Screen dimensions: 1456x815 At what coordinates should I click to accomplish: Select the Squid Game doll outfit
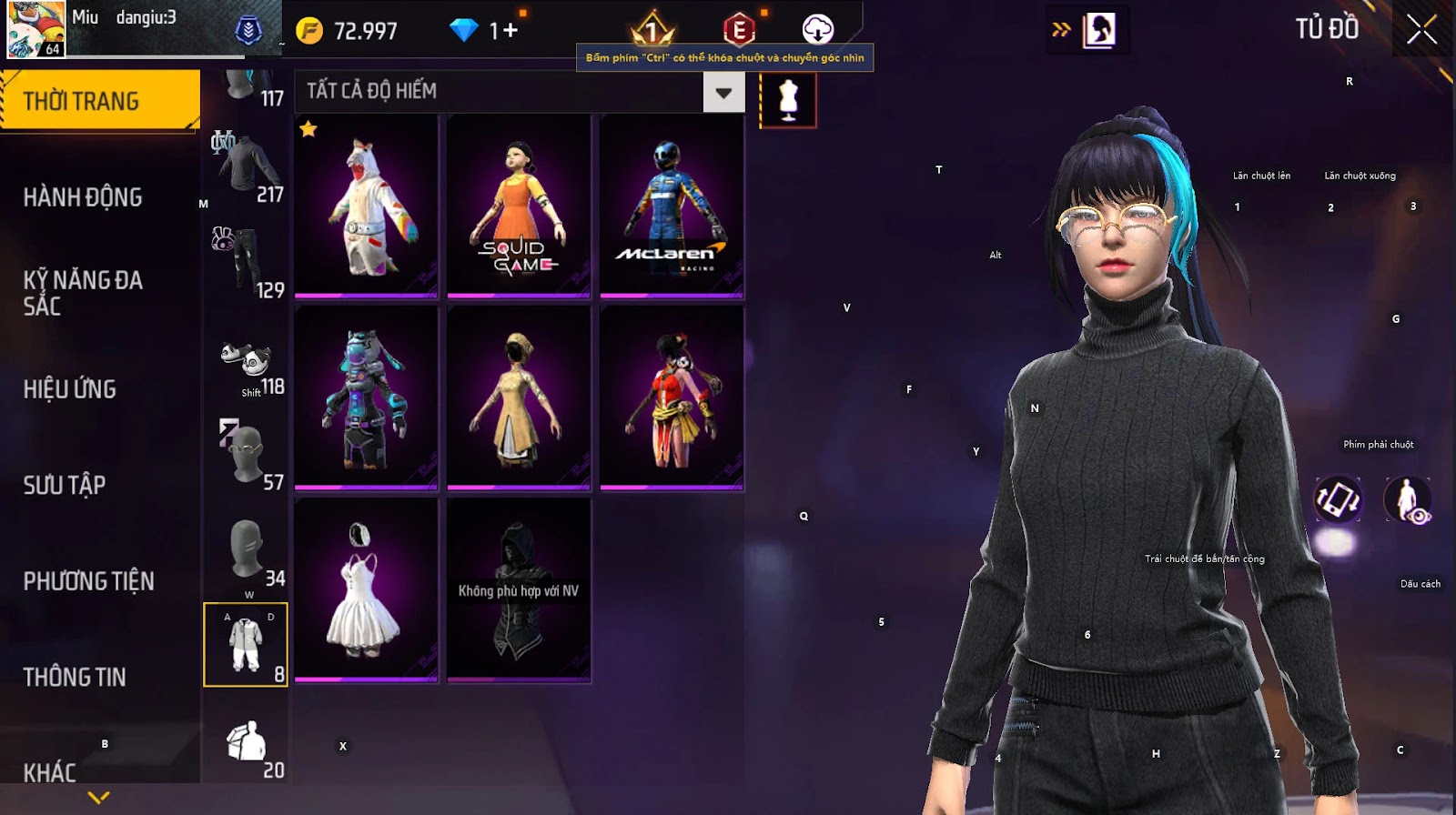pyautogui.click(x=519, y=206)
